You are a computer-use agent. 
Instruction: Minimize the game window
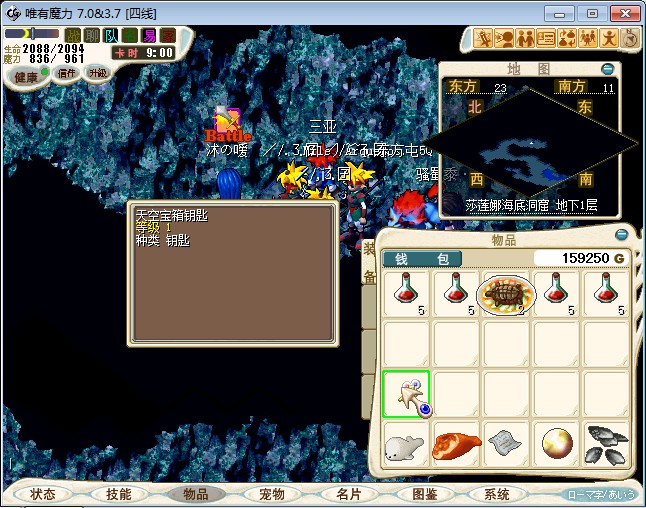(x=566, y=13)
